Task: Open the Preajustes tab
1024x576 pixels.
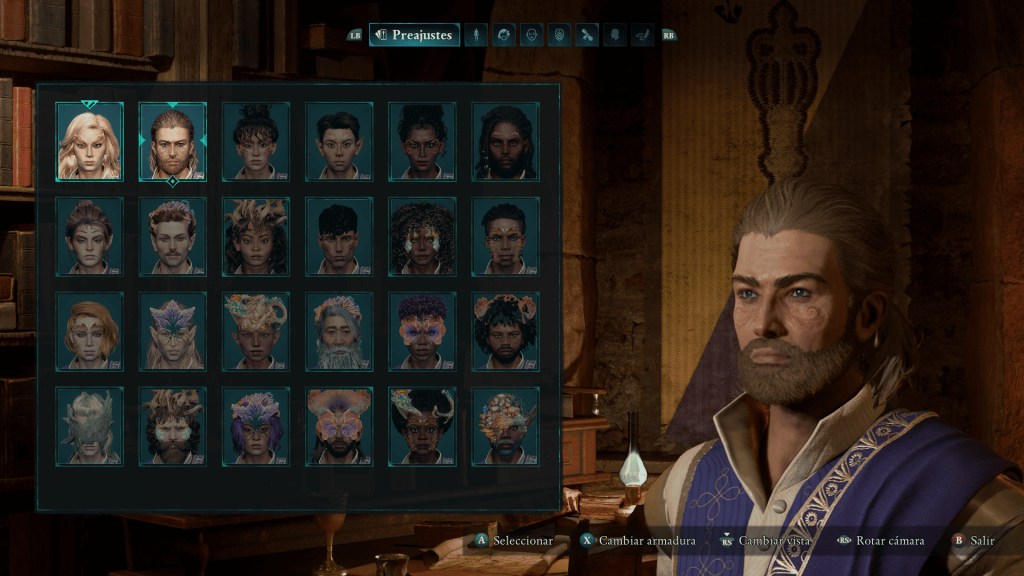Action: 414,35
